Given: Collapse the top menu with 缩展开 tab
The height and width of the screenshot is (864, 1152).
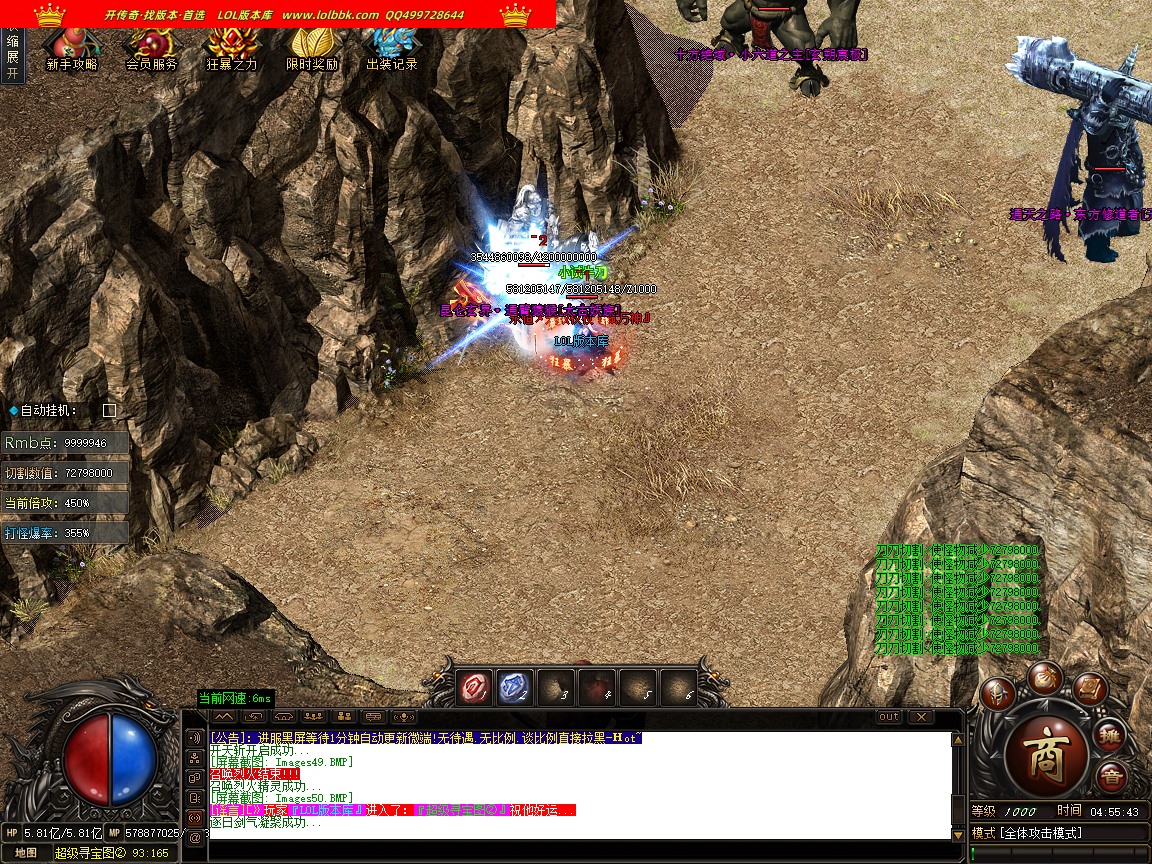Looking at the screenshot, I should tap(12, 57).
